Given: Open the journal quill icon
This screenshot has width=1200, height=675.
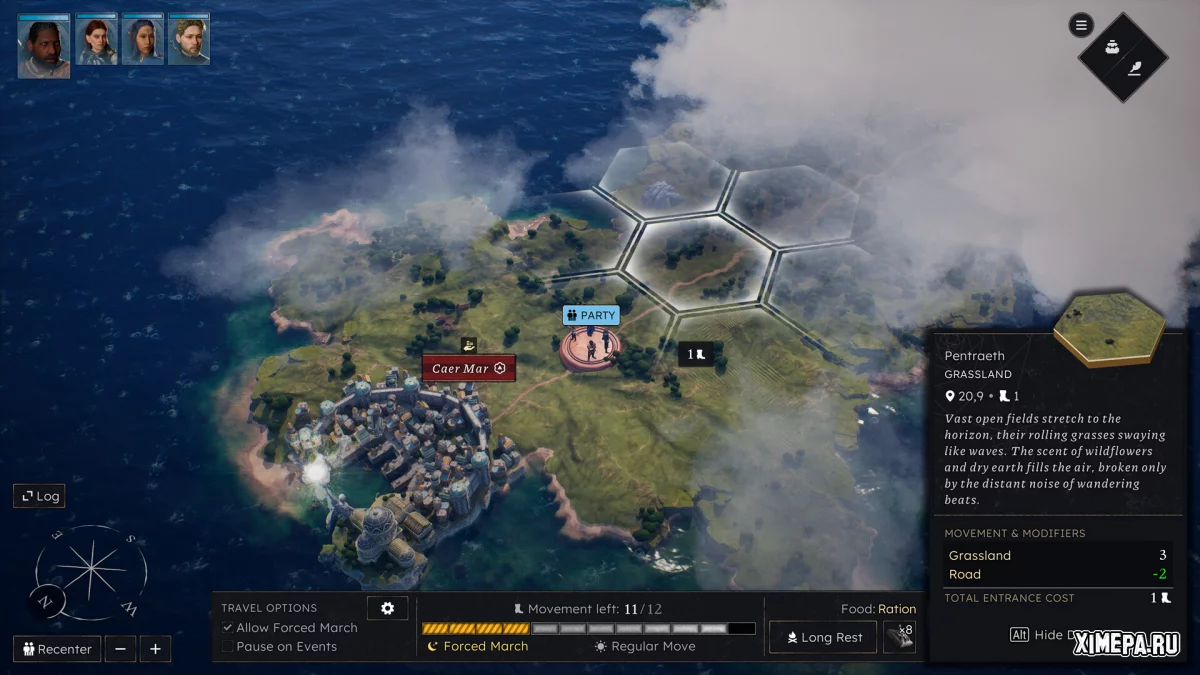Looking at the screenshot, I should pos(1136,68).
